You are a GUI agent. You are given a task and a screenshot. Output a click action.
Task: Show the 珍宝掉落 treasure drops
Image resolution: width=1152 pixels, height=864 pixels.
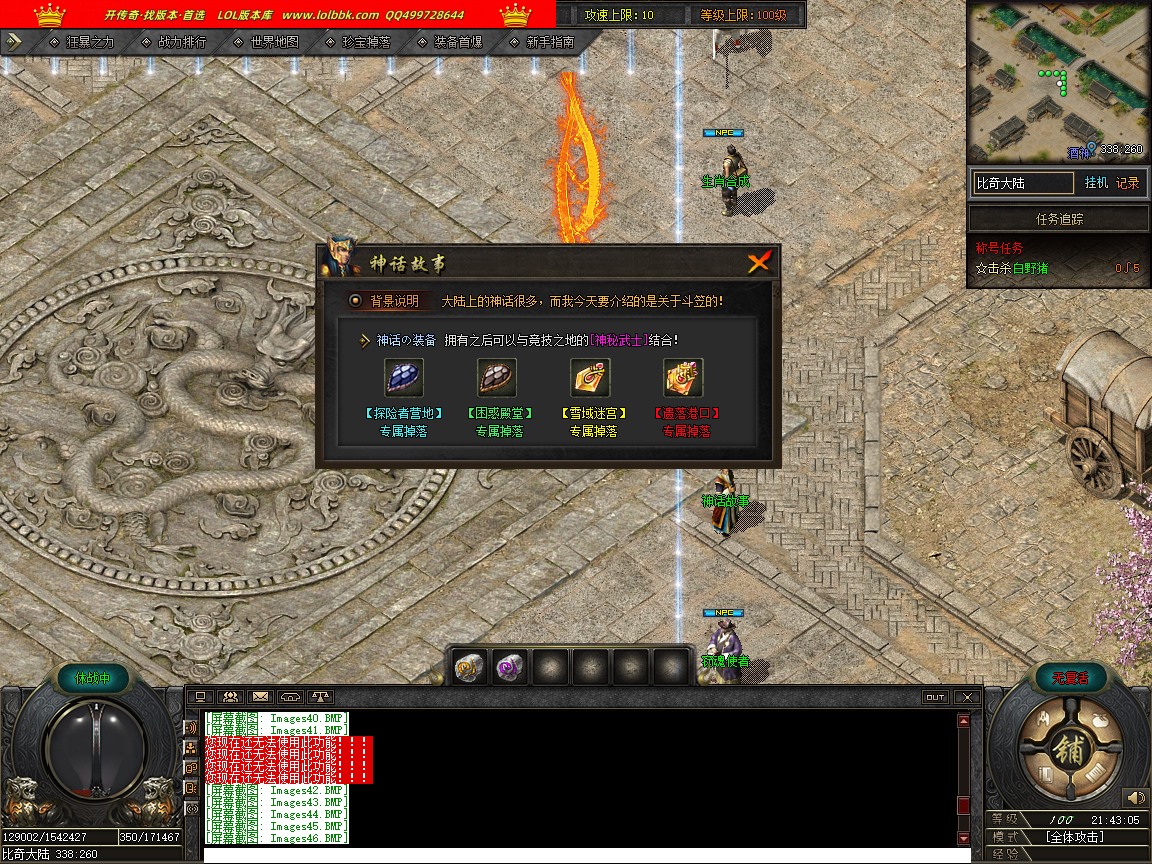coord(366,42)
